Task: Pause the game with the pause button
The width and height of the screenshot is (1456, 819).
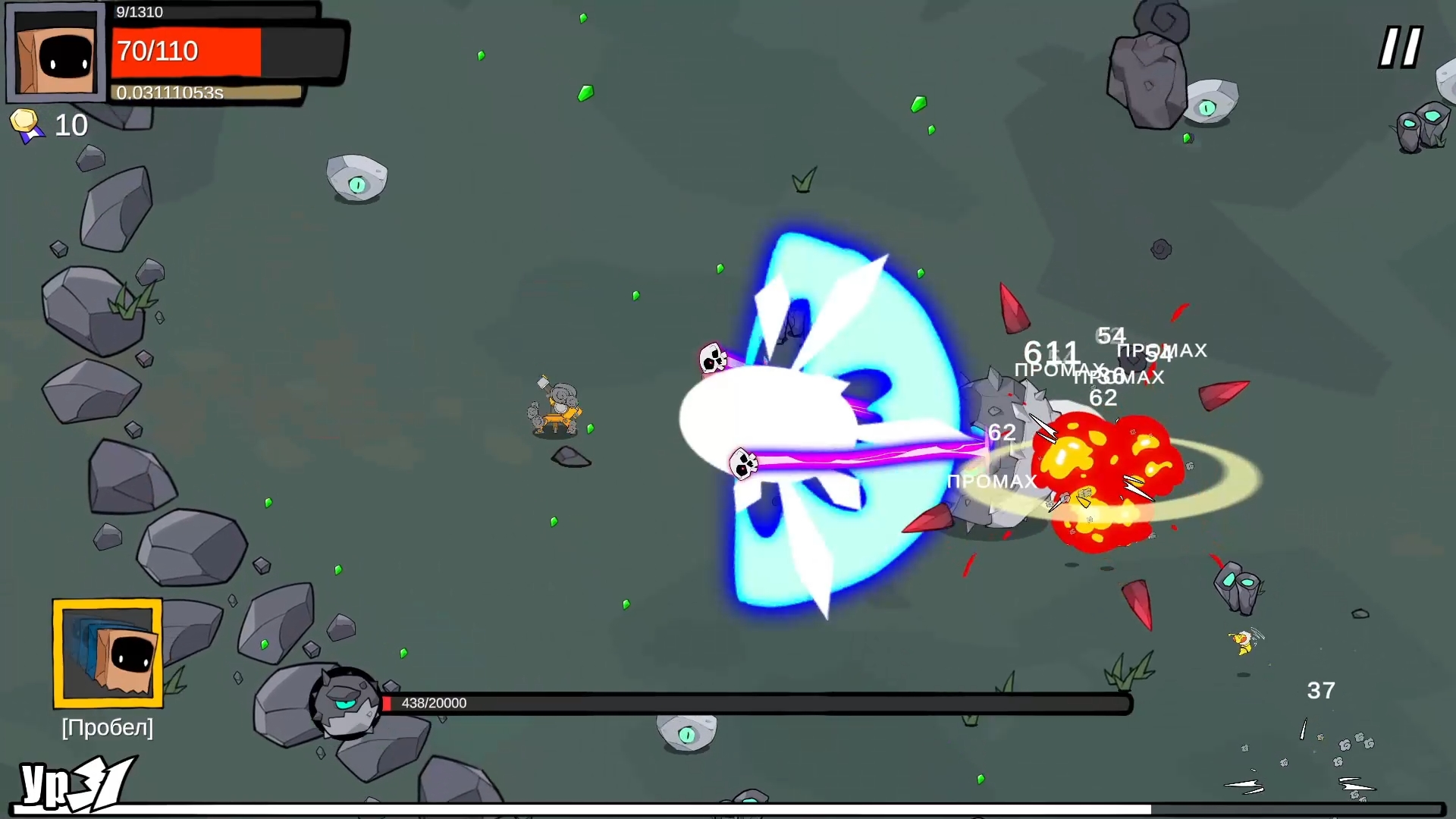Action: click(1399, 47)
